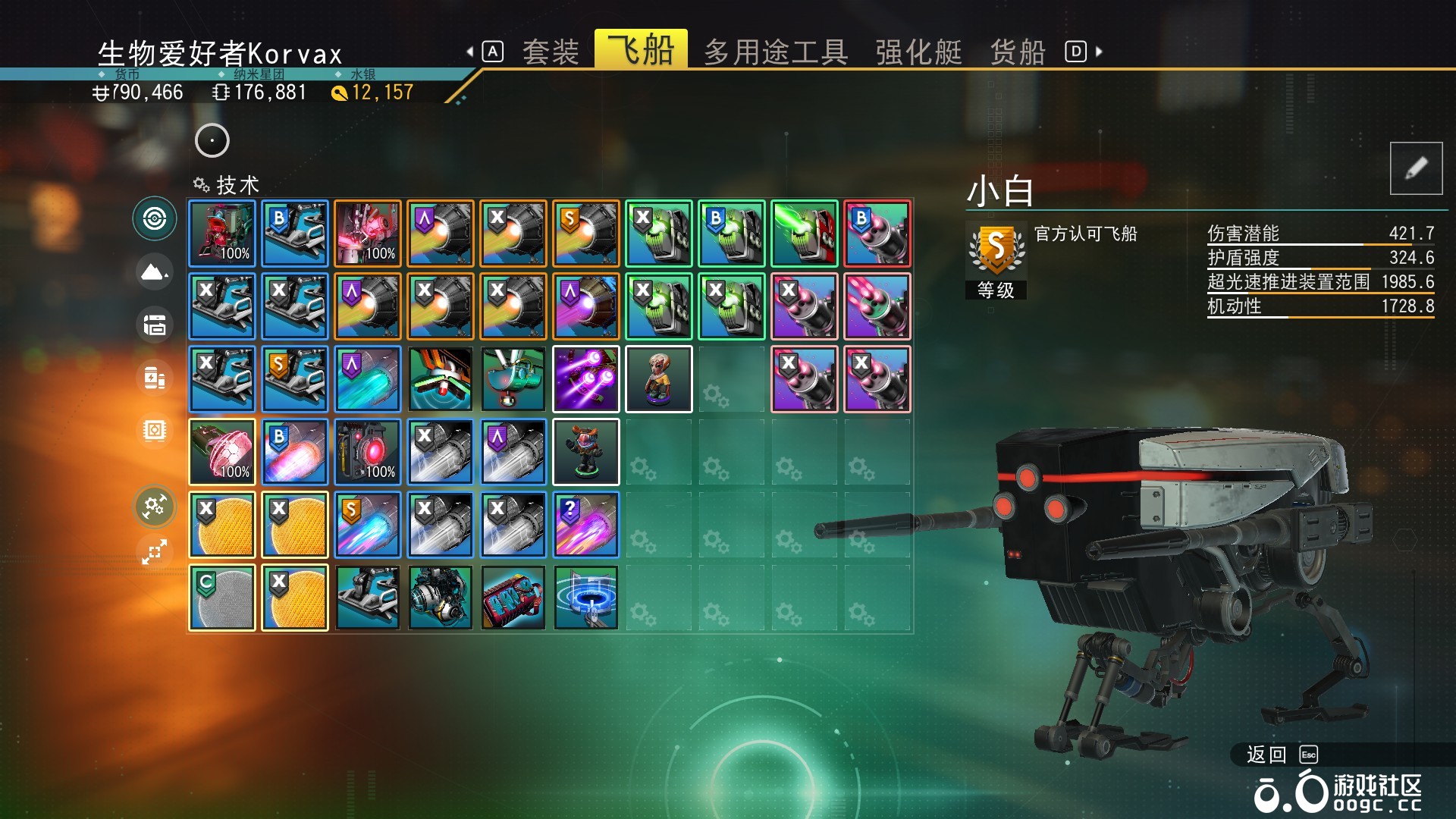
Task: Open the 多用途工具 tab
Action: [776, 52]
